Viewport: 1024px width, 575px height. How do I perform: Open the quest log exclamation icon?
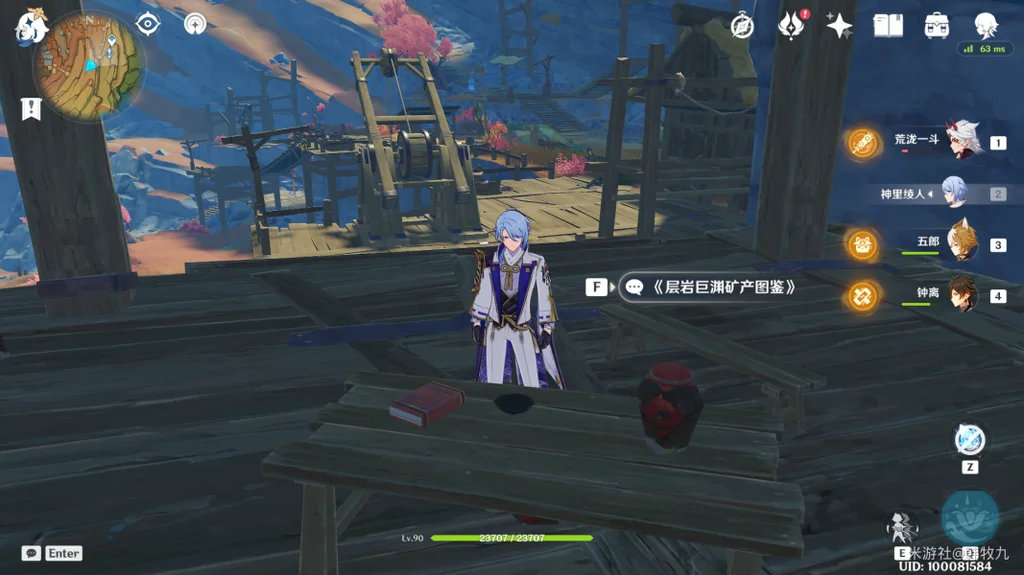[31, 109]
